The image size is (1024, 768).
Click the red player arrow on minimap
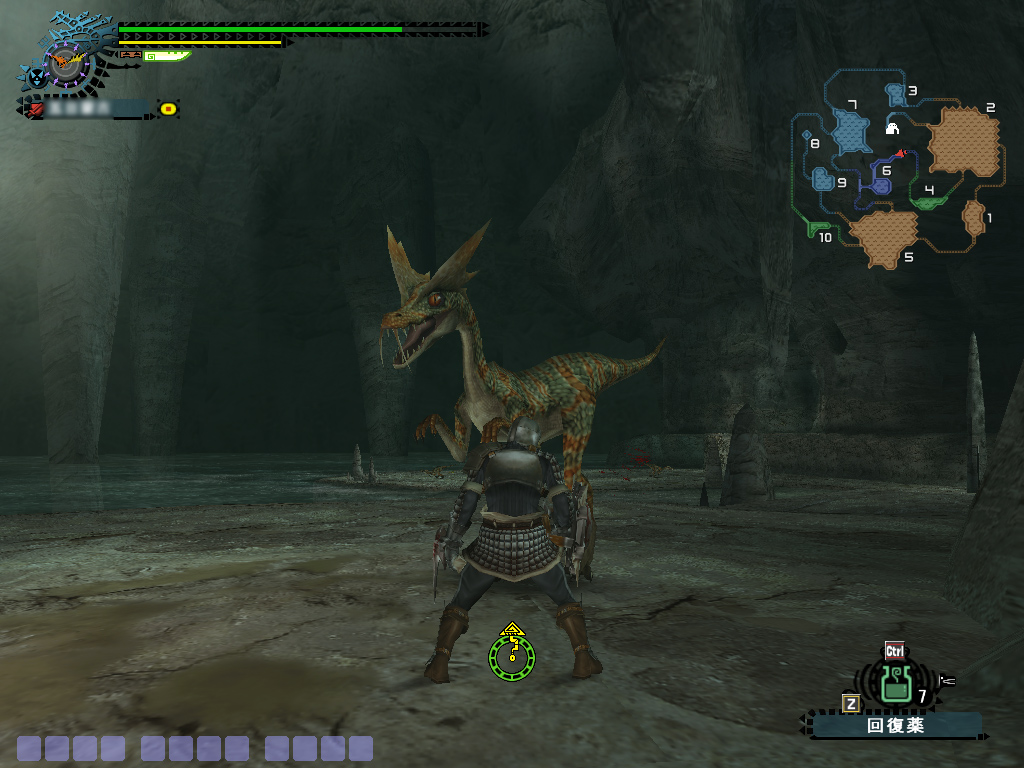pos(900,153)
